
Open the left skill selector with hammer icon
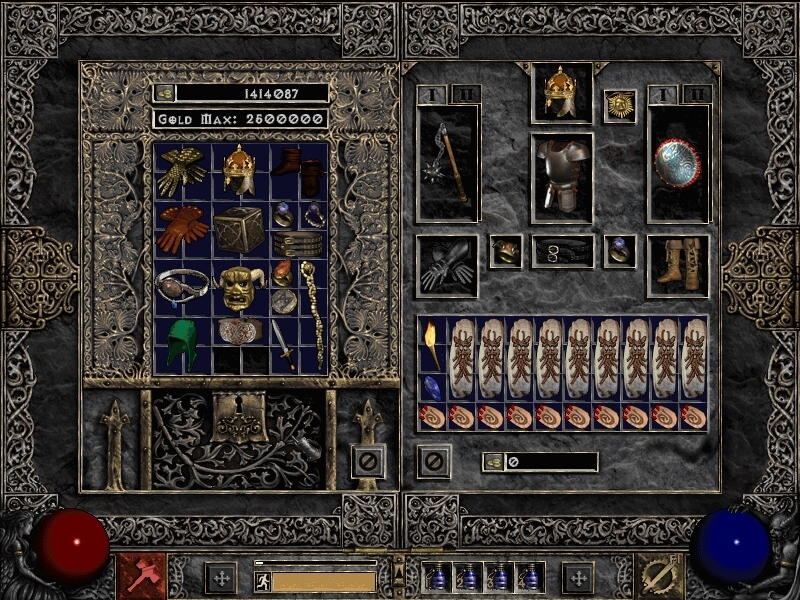tap(141, 576)
